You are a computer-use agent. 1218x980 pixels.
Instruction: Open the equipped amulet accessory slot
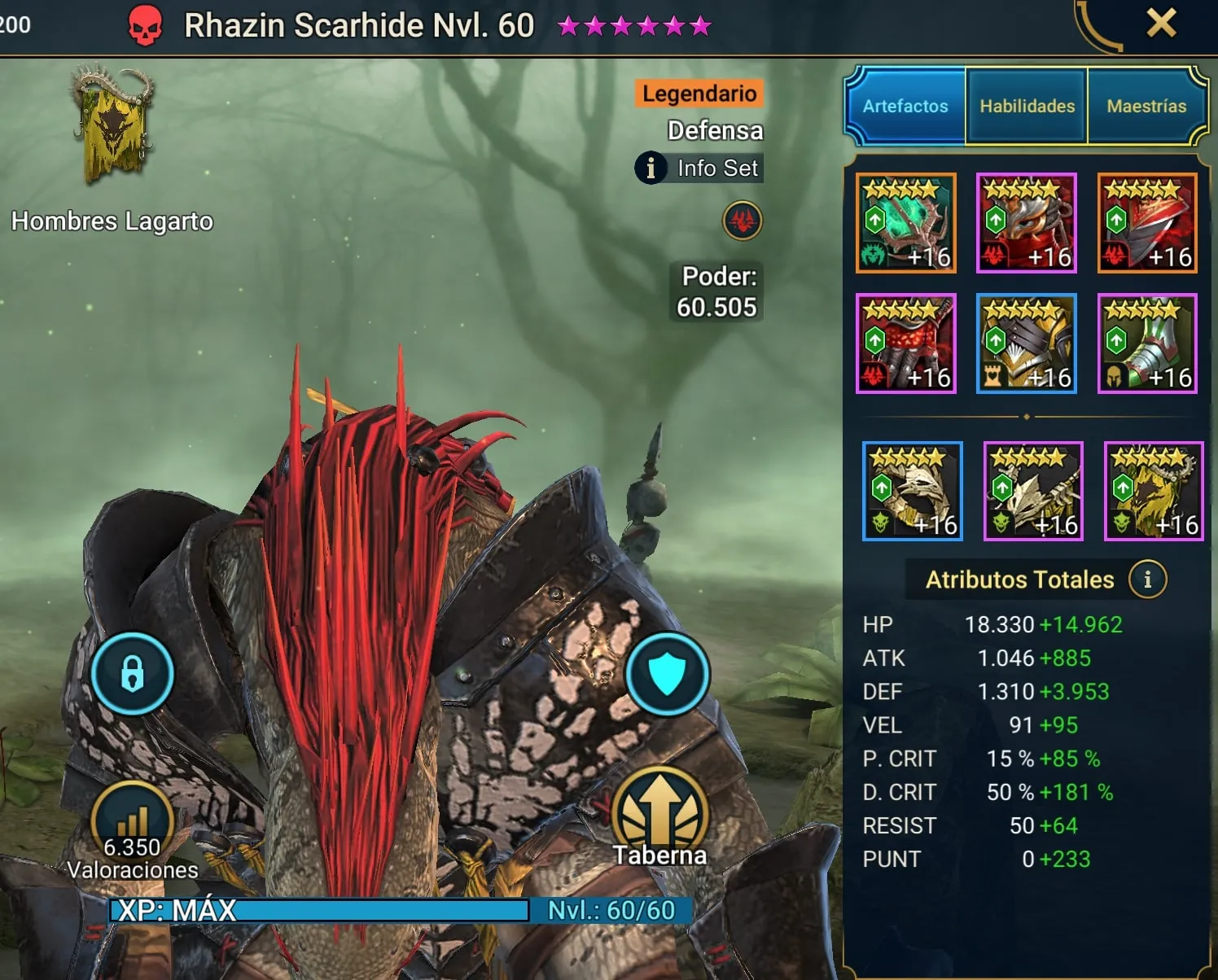(x=1033, y=491)
